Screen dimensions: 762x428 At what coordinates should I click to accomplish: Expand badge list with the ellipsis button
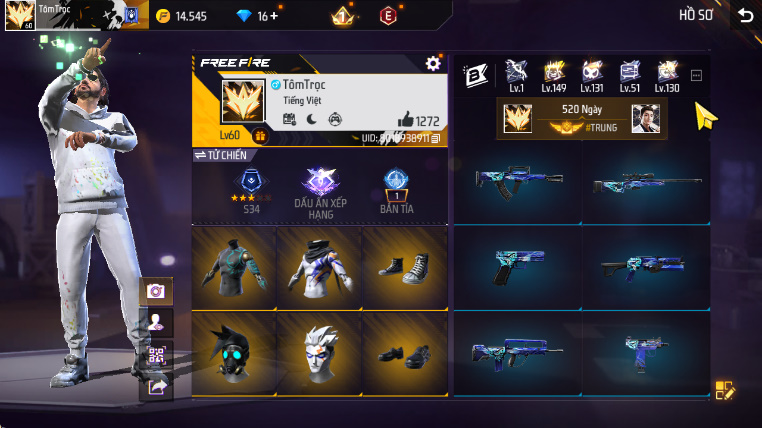tap(697, 75)
